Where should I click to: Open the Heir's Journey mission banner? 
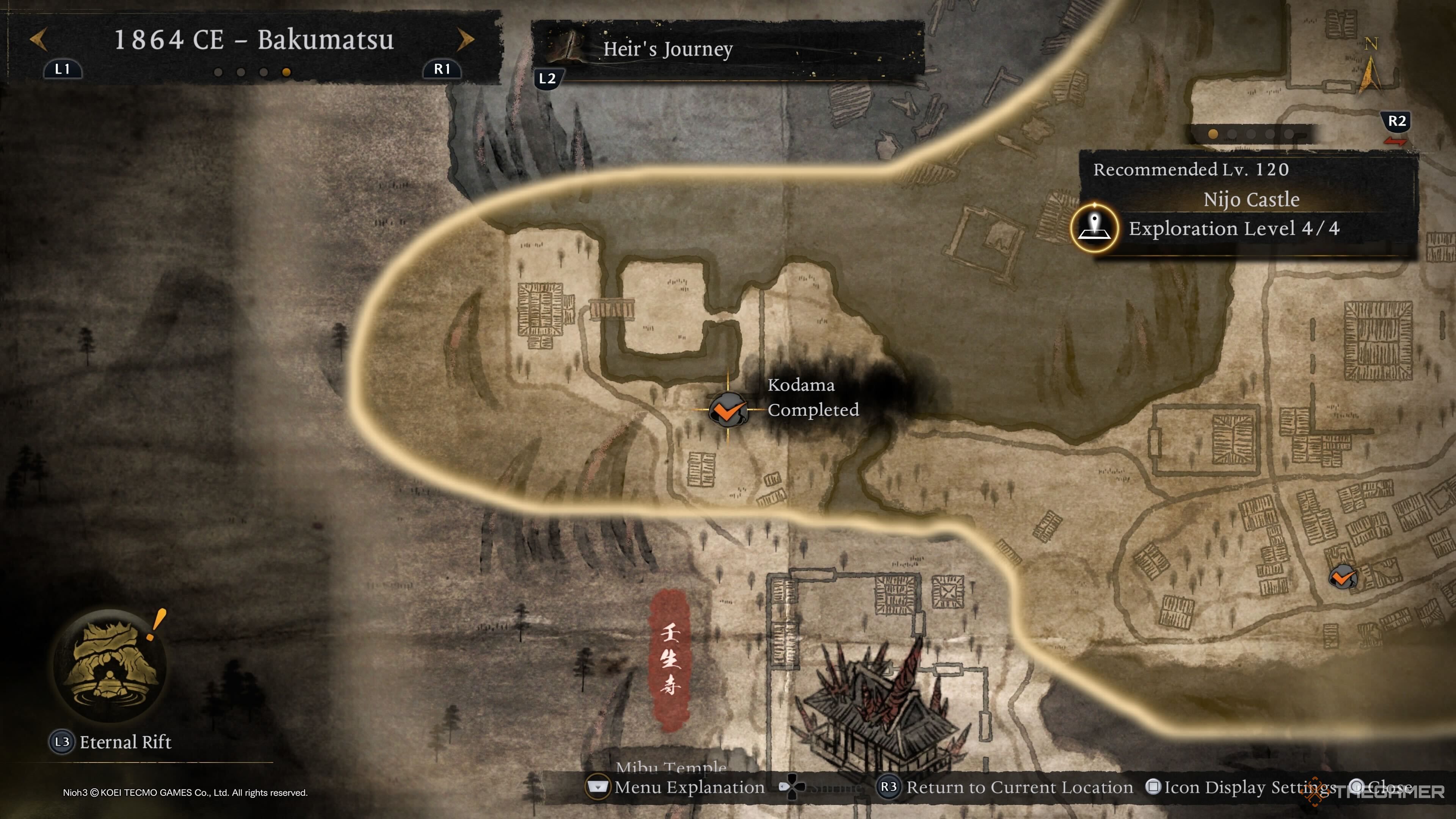(x=727, y=49)
